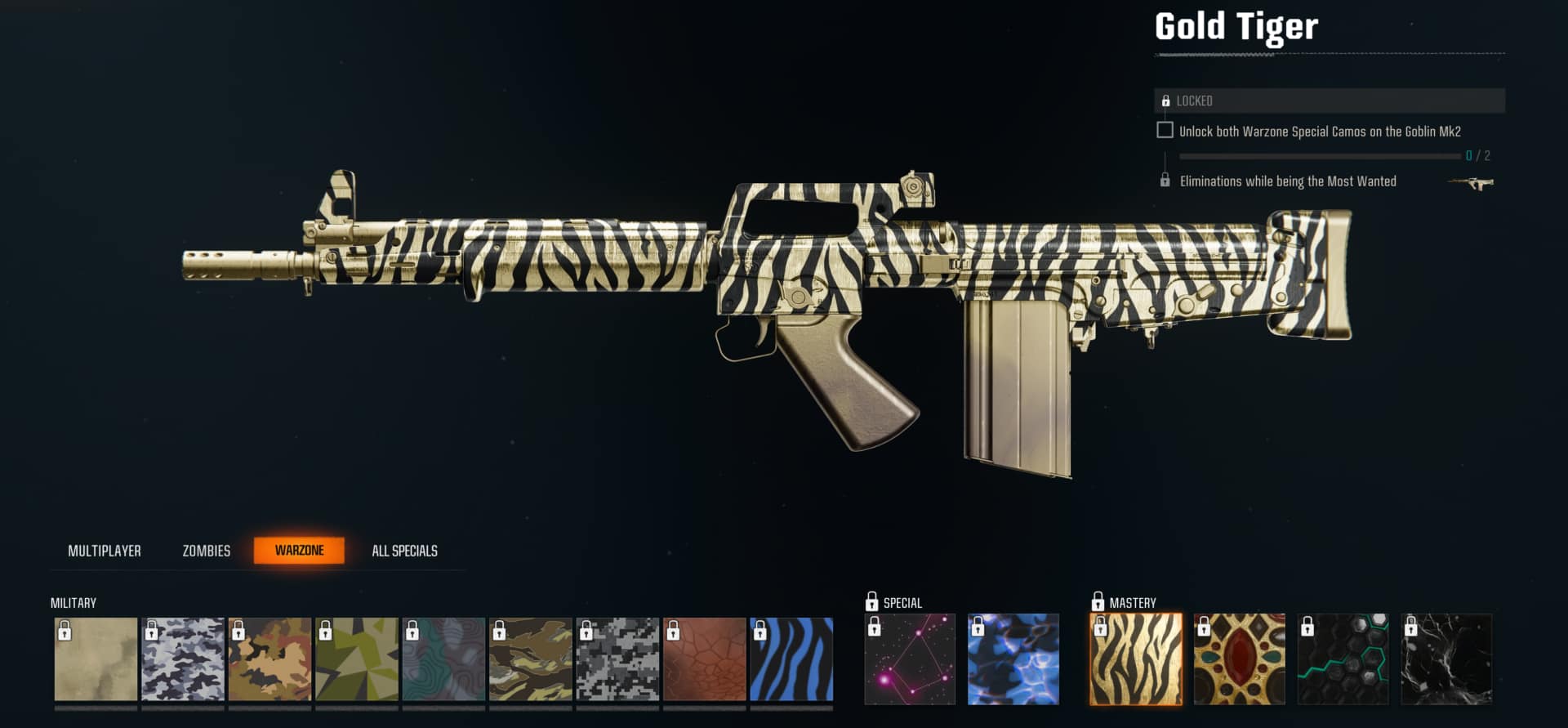Select the plain tan military camo
The image size is (1568, 728).
point(96,659)
